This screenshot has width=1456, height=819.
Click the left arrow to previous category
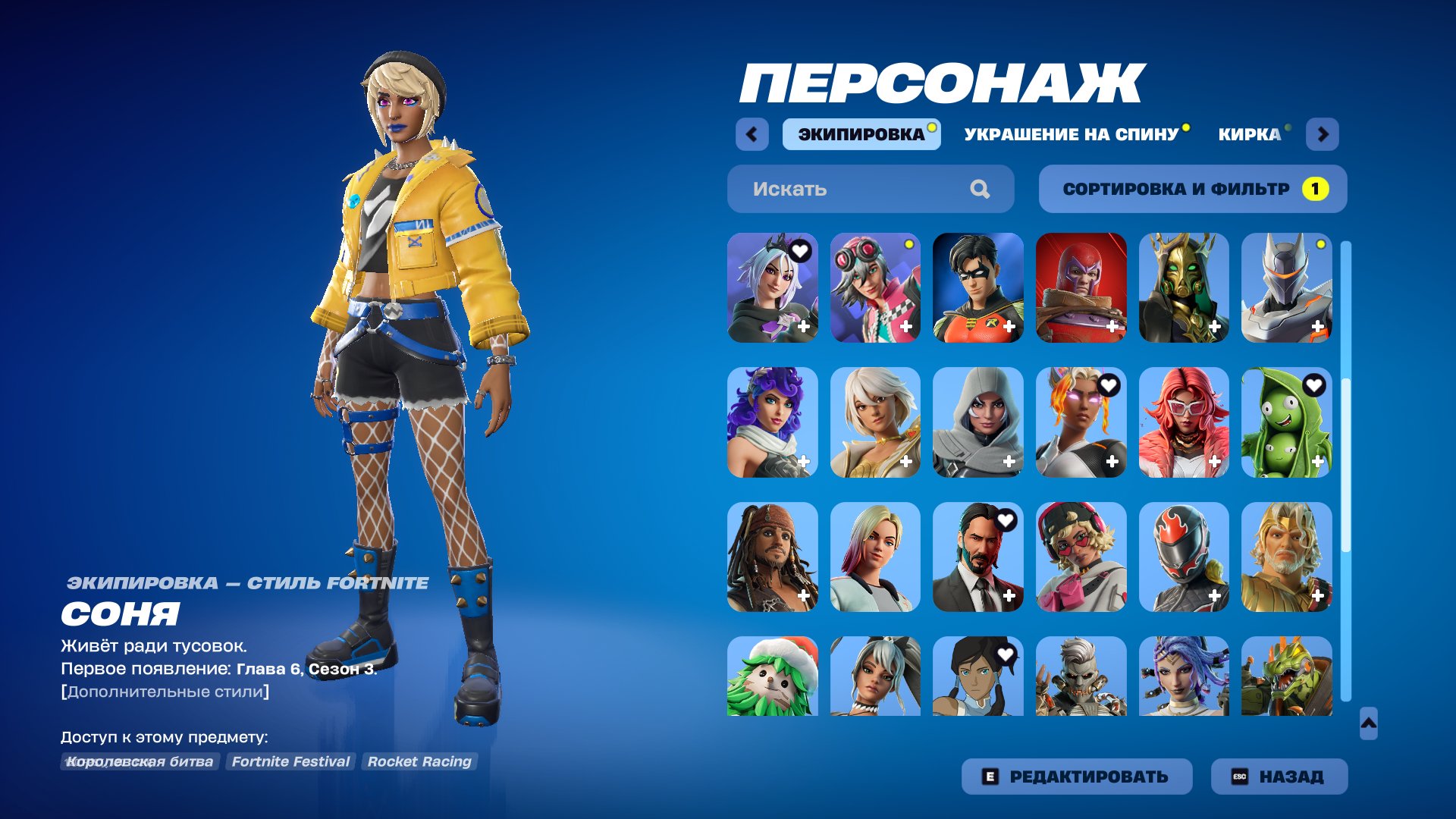coord(750,134)
